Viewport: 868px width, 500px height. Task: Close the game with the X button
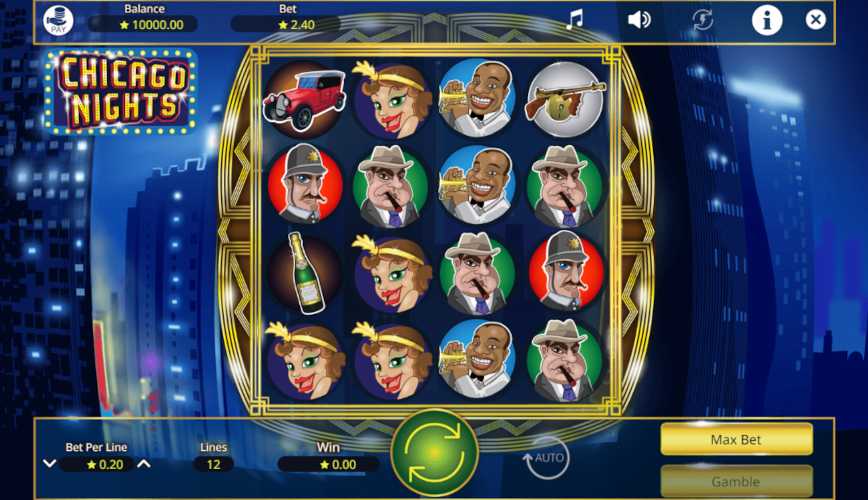(x=816, y=20)
